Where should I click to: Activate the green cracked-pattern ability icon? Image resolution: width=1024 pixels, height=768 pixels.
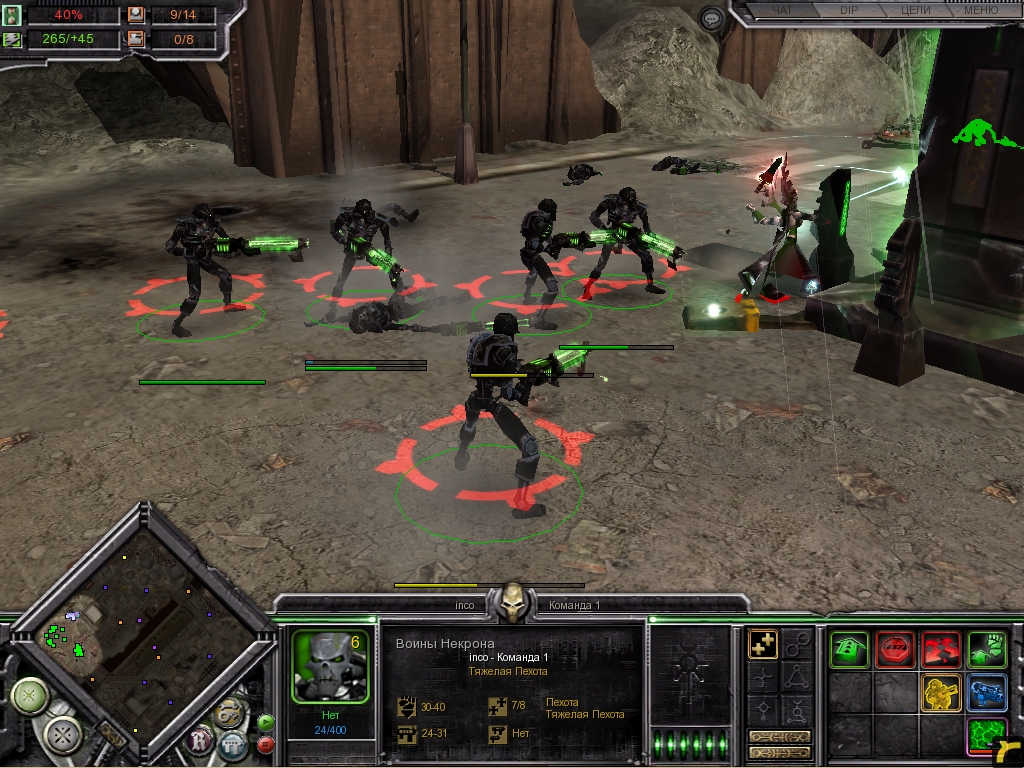(x=987, y=736)
